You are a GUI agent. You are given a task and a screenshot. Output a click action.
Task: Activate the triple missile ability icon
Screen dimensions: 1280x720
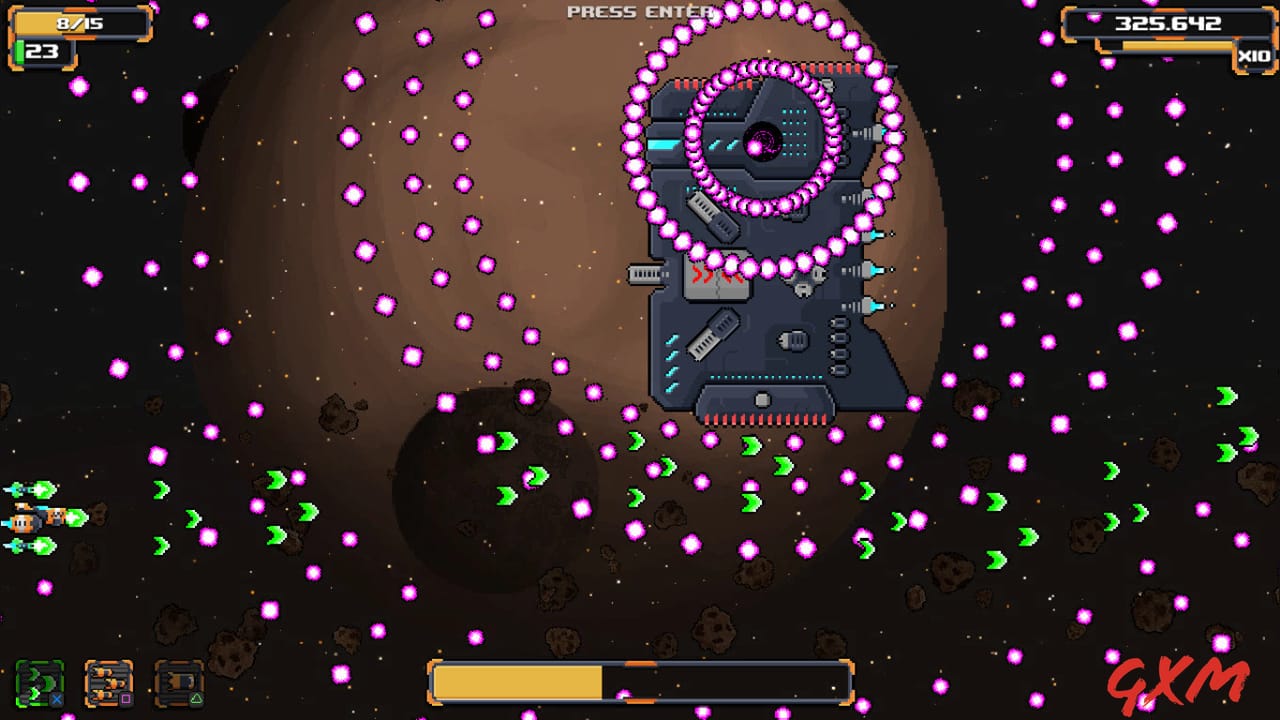tap(108, 684)
